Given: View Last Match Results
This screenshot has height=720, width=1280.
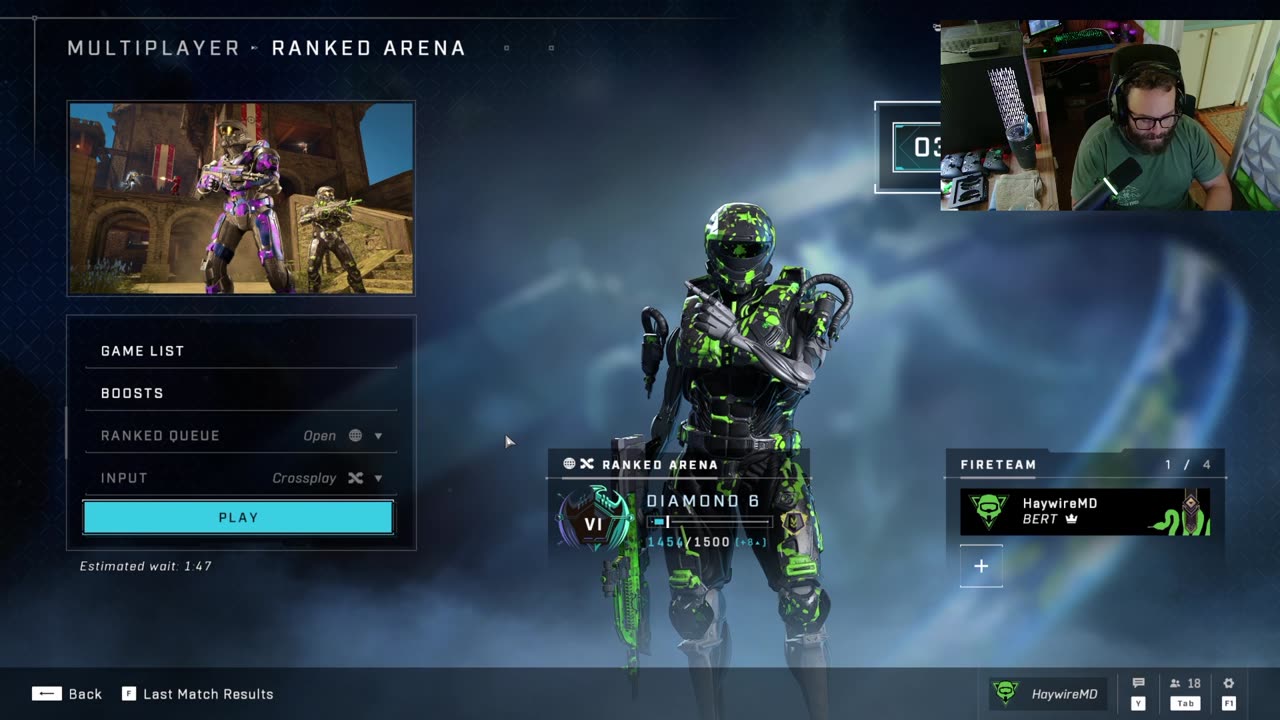Looking at the screenshot, I should [x=198, y=694].
